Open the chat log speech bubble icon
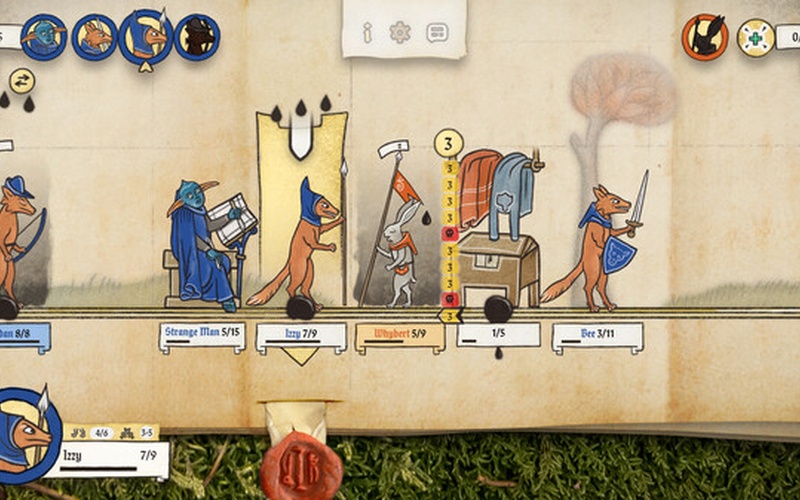 pos(437,33)
